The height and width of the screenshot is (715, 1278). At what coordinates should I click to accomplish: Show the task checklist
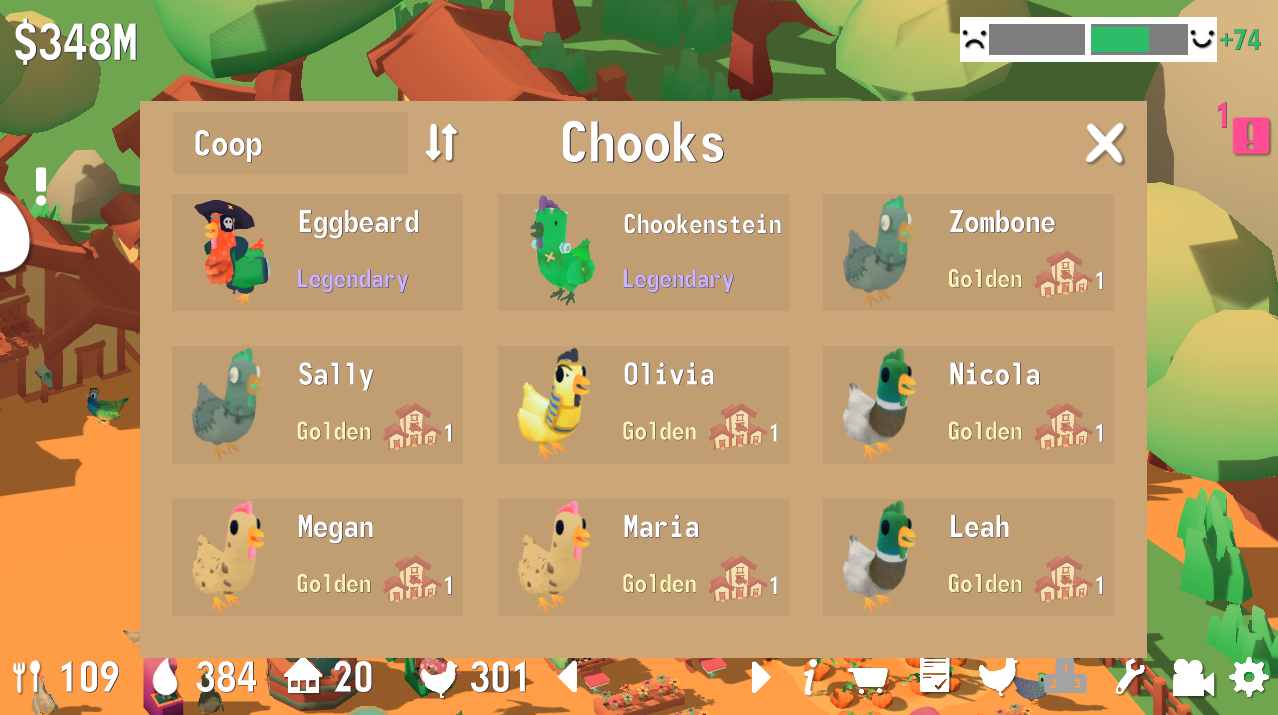(934, 677)
